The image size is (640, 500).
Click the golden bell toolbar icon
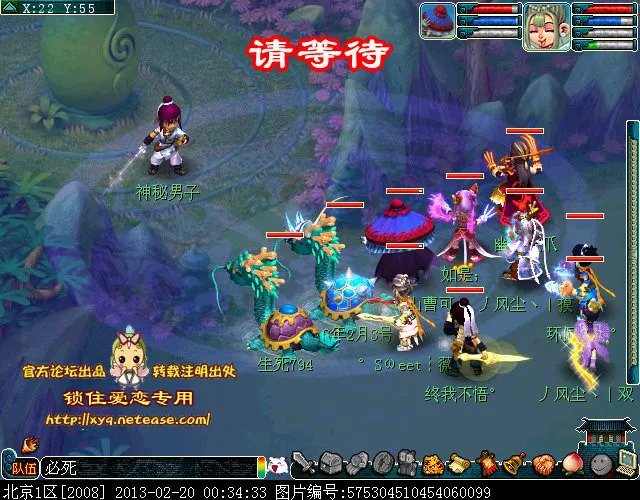512,464
